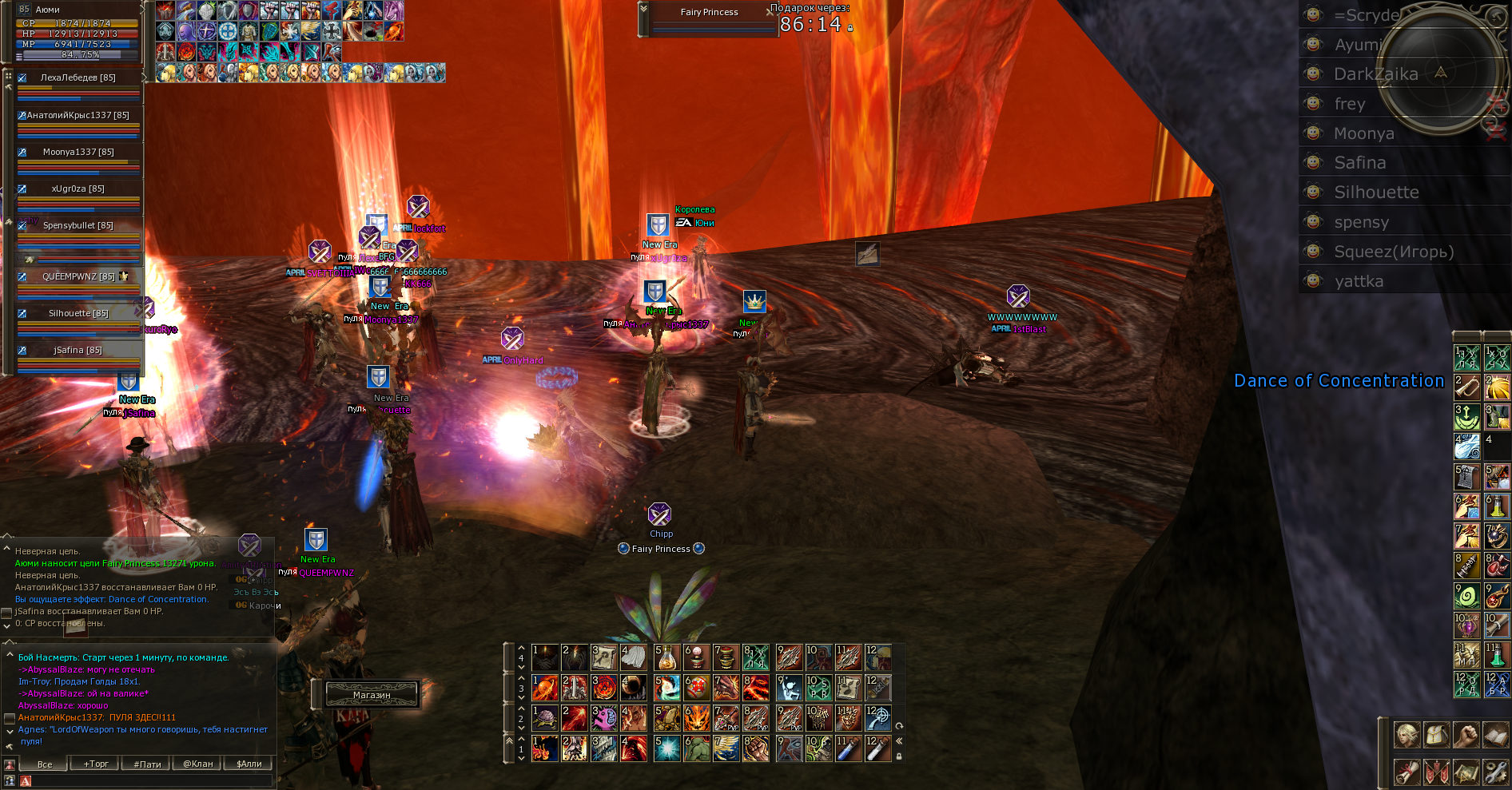Switch to the +Торг chat tab
The width and height of the screenshot is (1512, 790).
click(96, 764)
